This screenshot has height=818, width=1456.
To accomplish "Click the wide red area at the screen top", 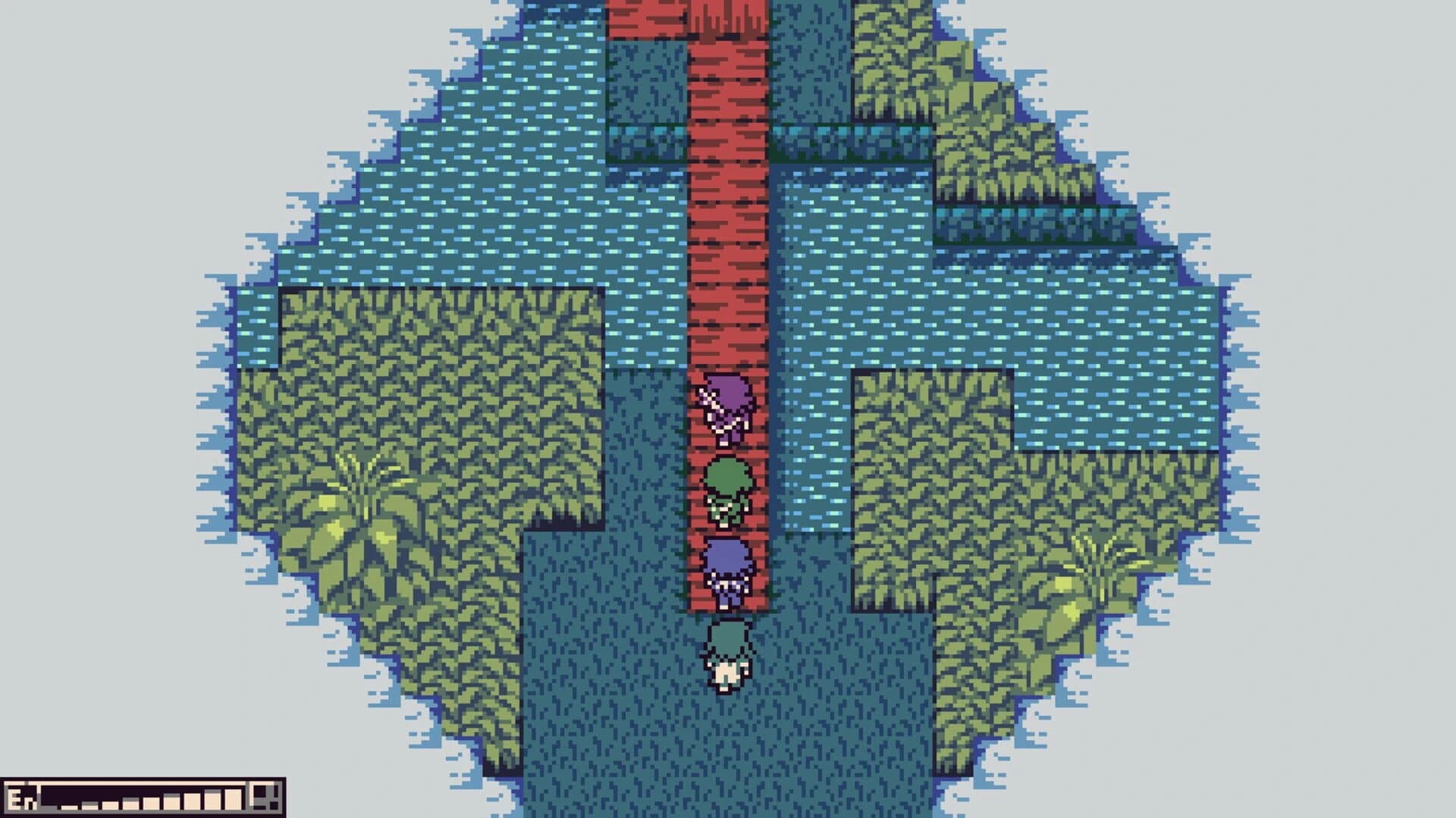I will (x=682, y=19).
